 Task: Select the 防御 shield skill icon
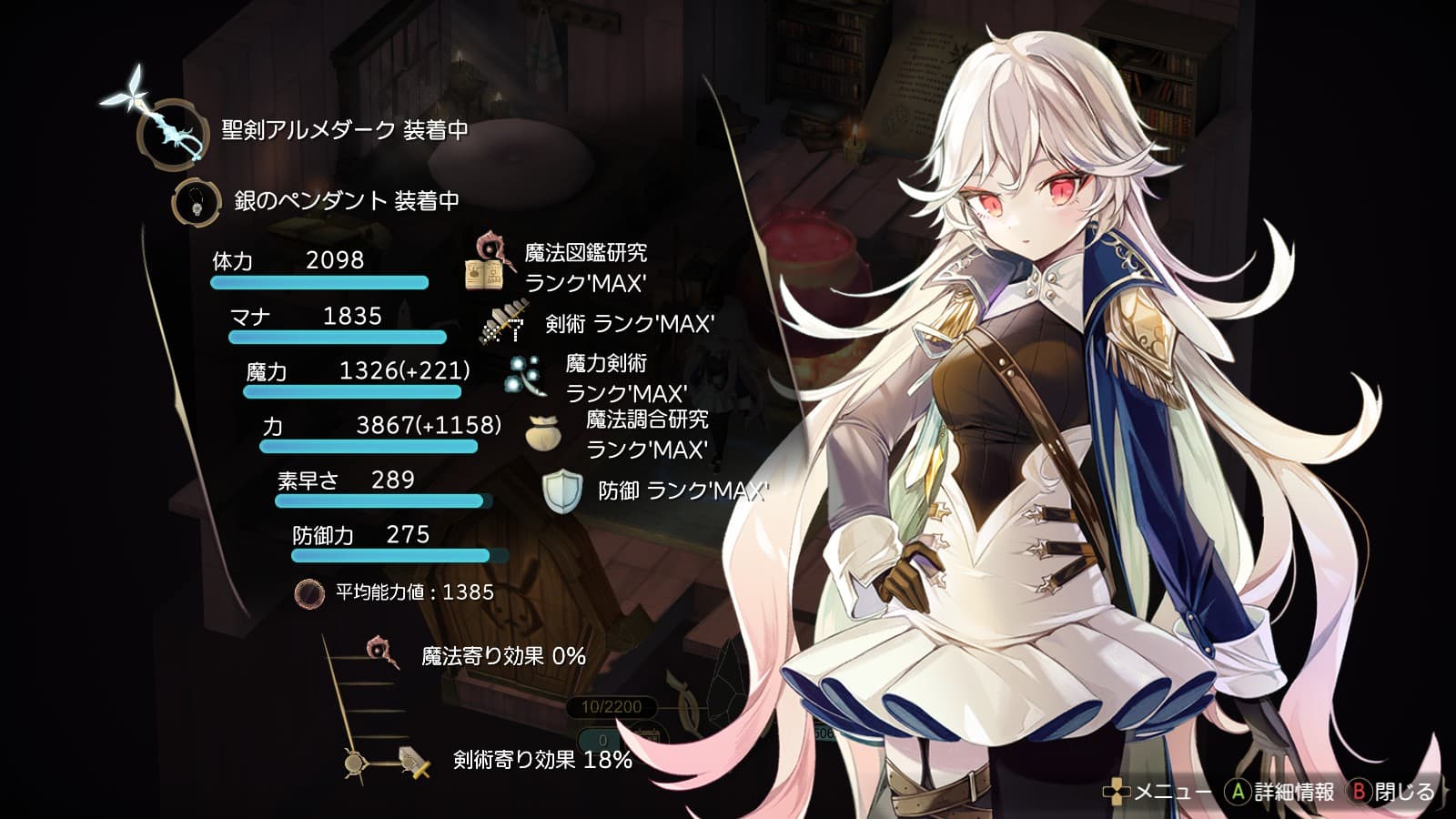[x=561, y=491]
